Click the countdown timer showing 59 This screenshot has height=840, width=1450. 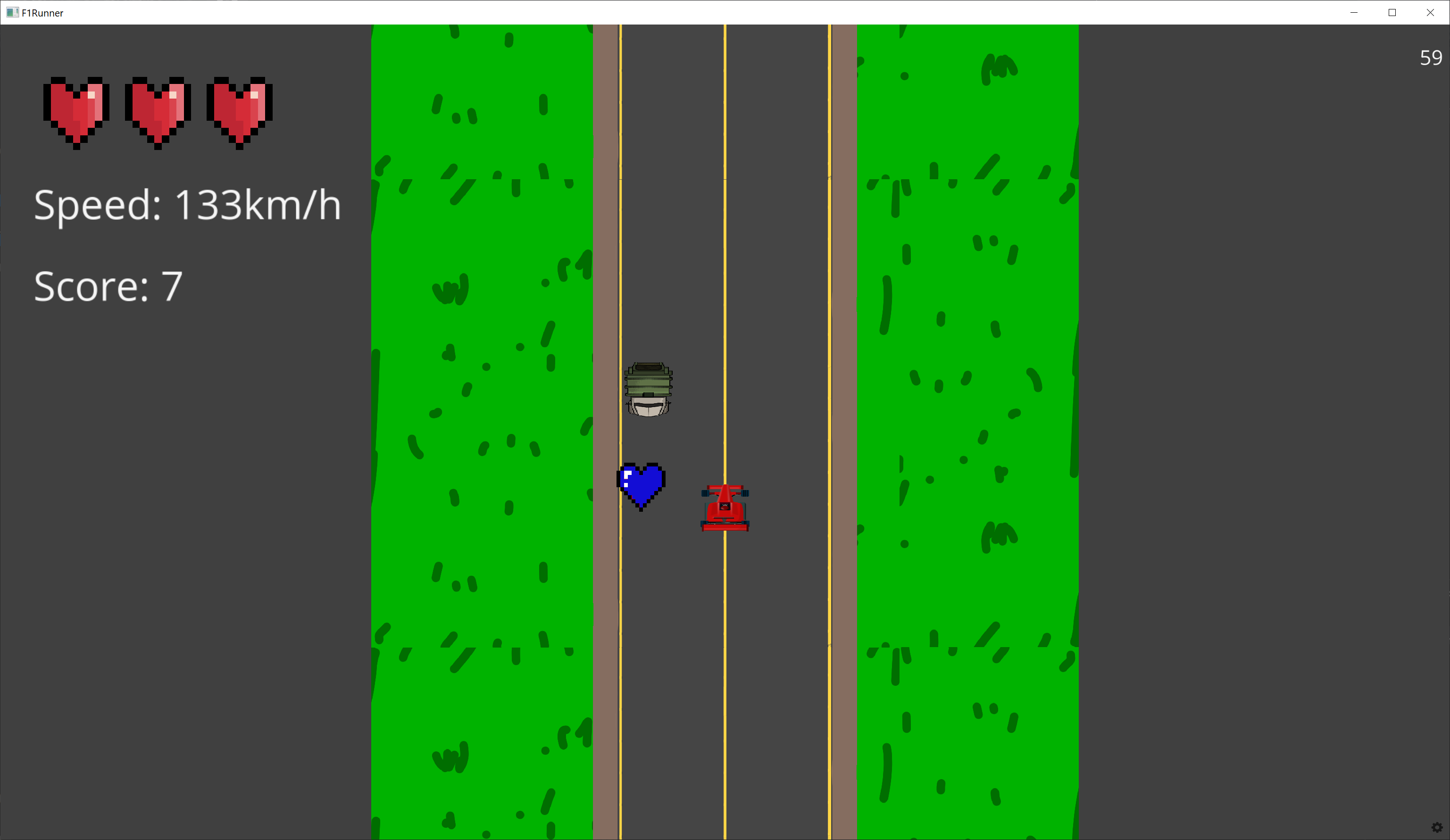1431,58
